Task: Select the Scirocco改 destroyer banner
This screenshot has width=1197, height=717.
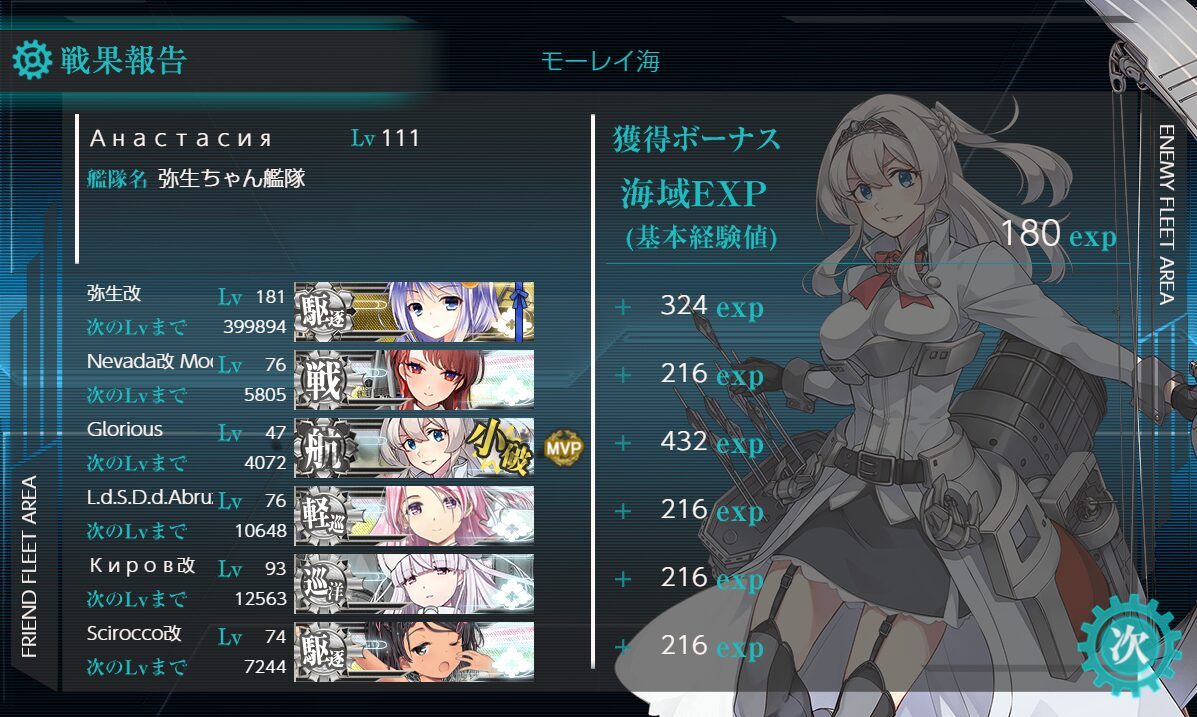Action: tap(414, 652)
